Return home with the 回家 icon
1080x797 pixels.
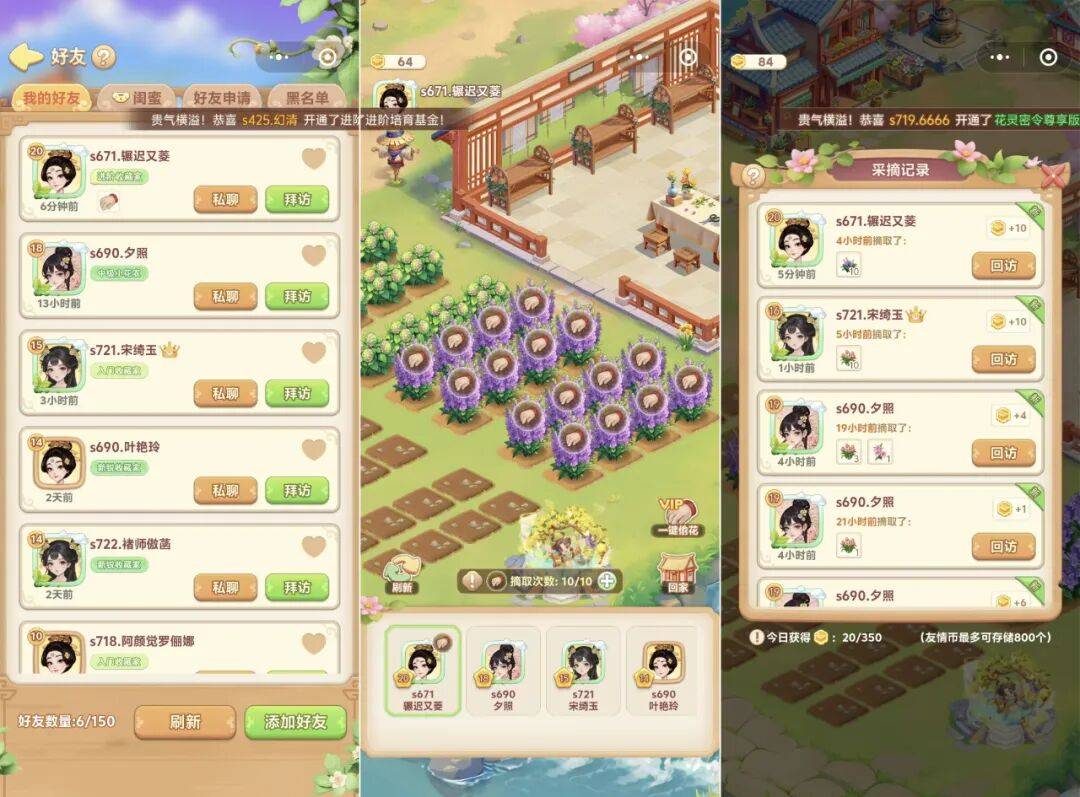[678, 574]
